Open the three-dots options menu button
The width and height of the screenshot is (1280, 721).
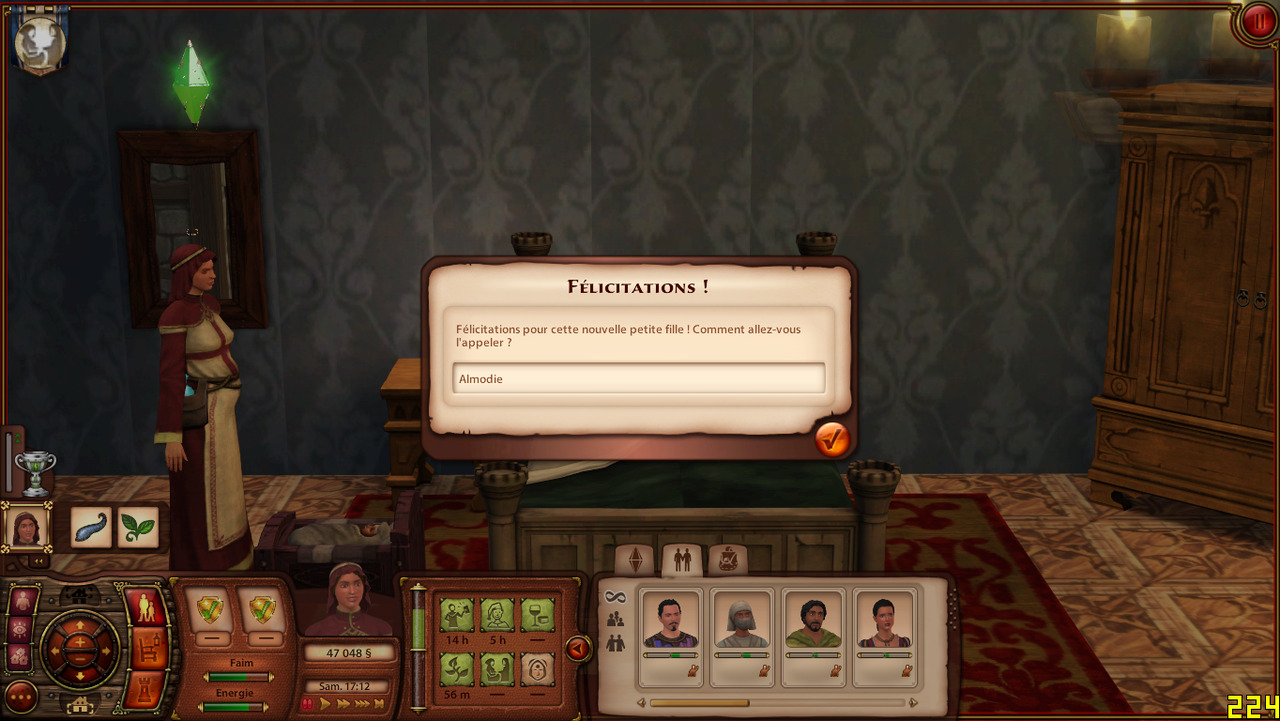coord(21,696)
